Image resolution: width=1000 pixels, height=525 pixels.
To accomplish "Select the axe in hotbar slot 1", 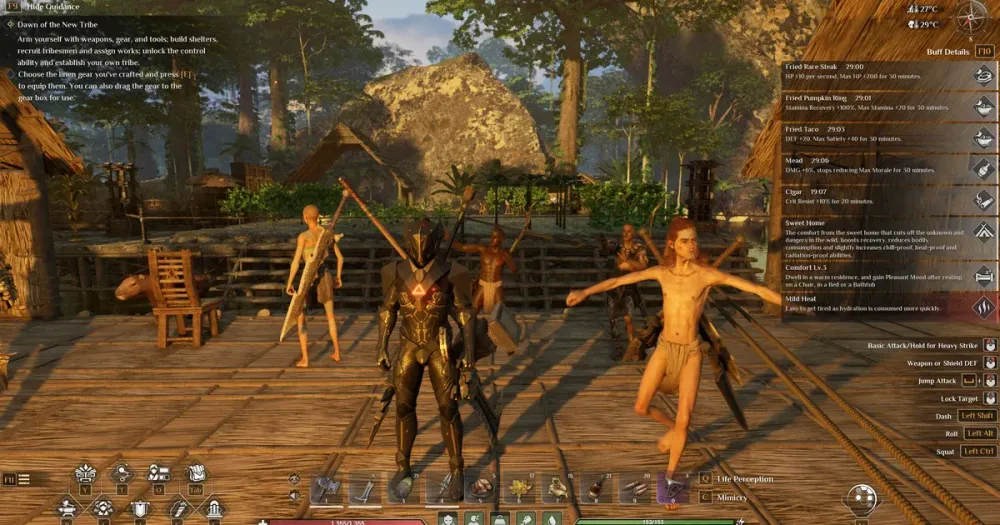I will [x=327, y=487].
